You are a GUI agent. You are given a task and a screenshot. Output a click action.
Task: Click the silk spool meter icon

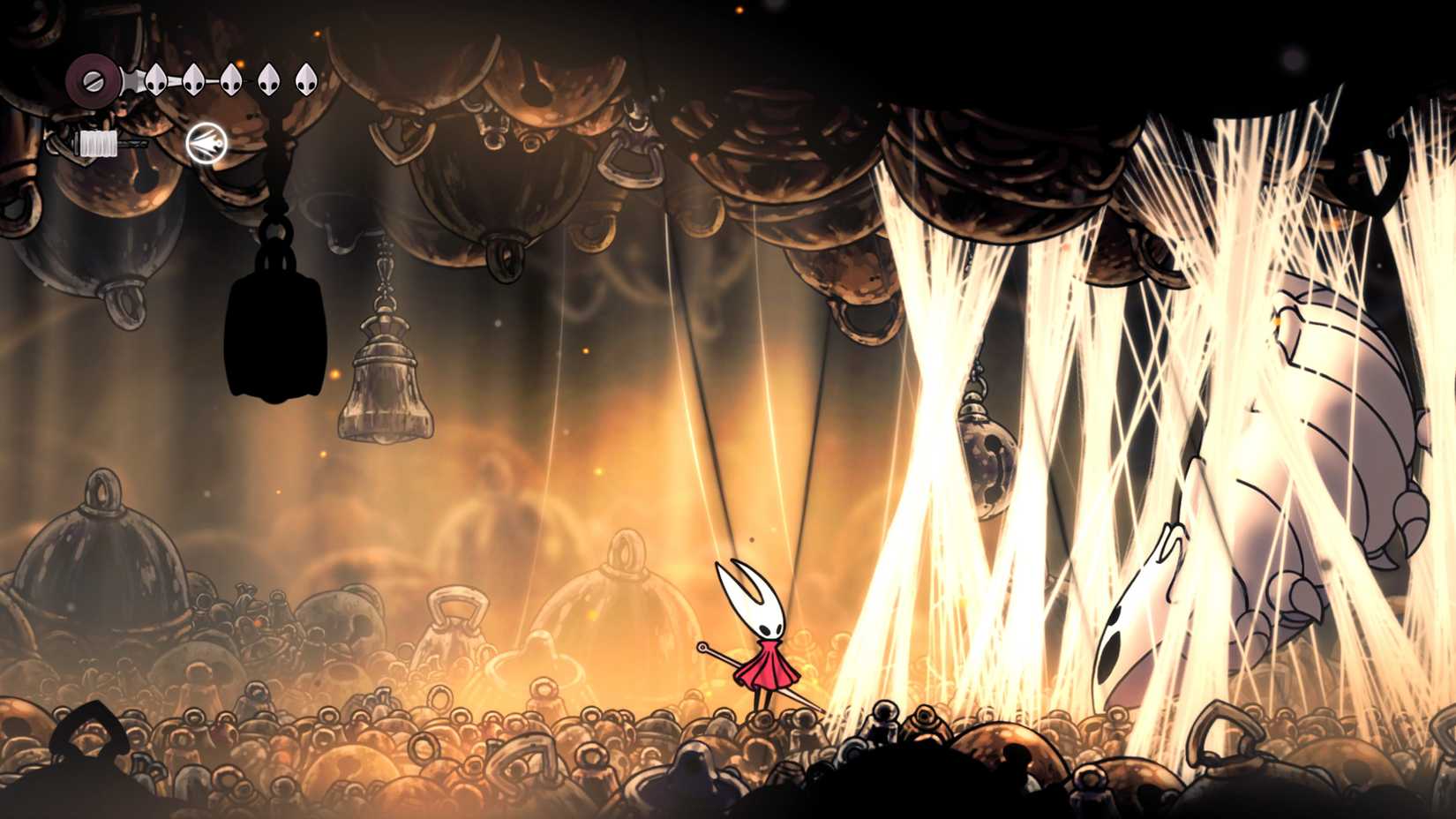(99, 141)
